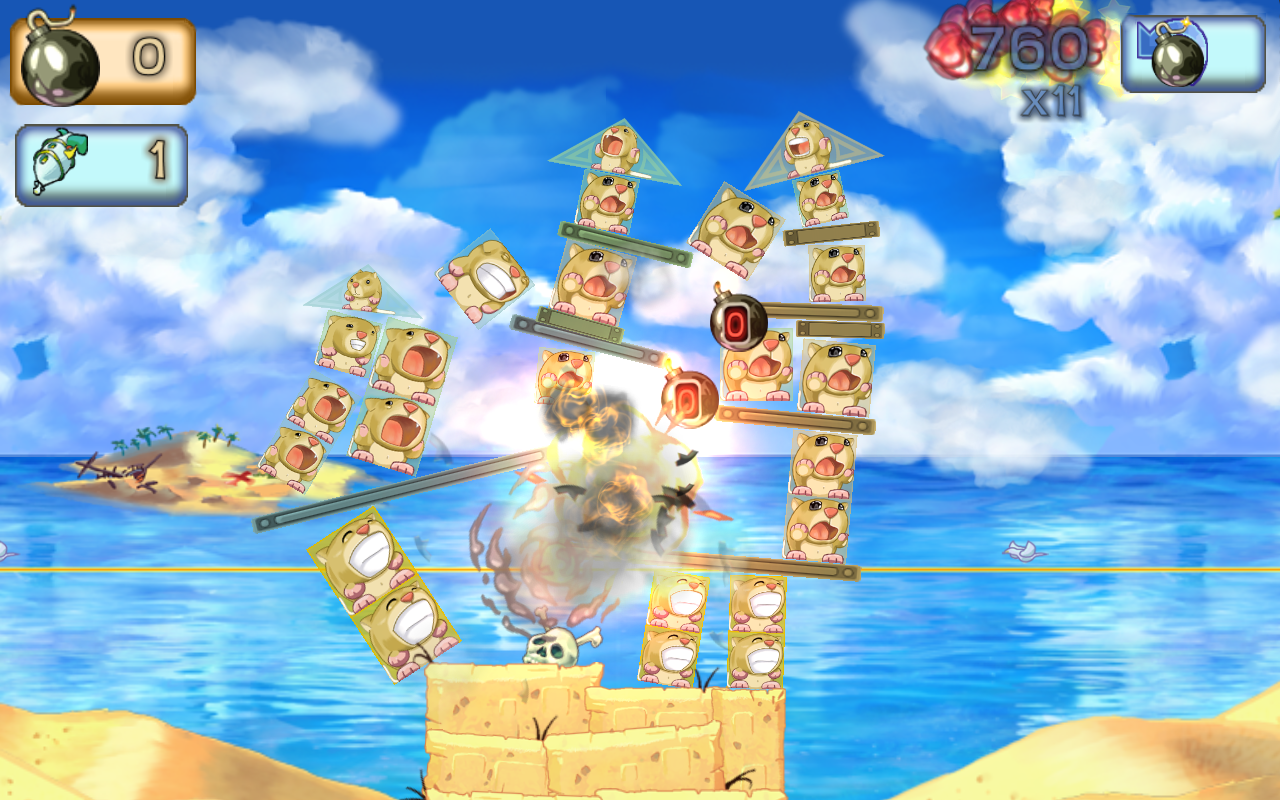Select the bomb counter icon top-left

point(60,55)
